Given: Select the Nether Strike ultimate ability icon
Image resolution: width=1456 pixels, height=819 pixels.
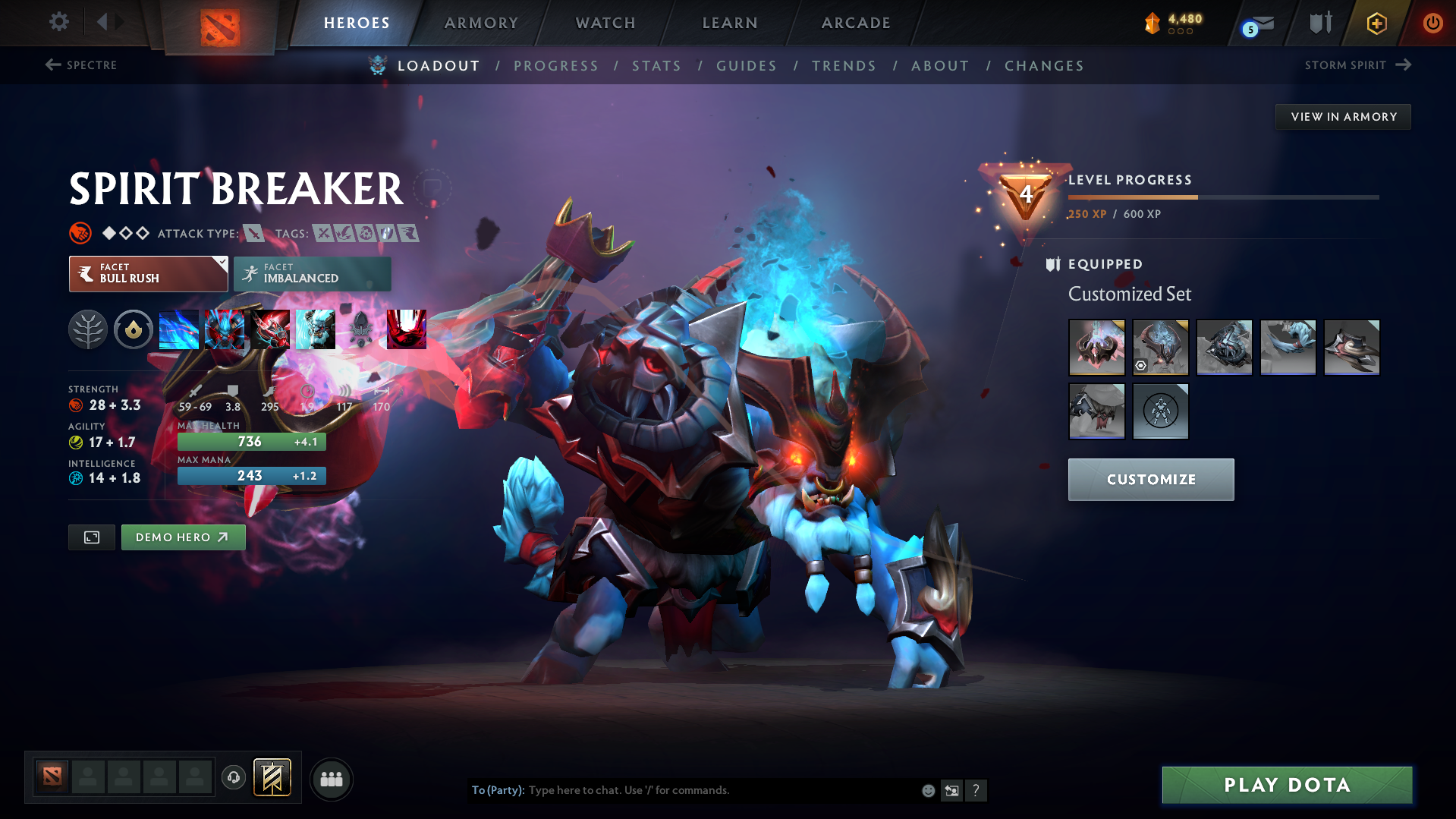Looking at the screenshot, I should pyautogui.click(x=316, y=329).
